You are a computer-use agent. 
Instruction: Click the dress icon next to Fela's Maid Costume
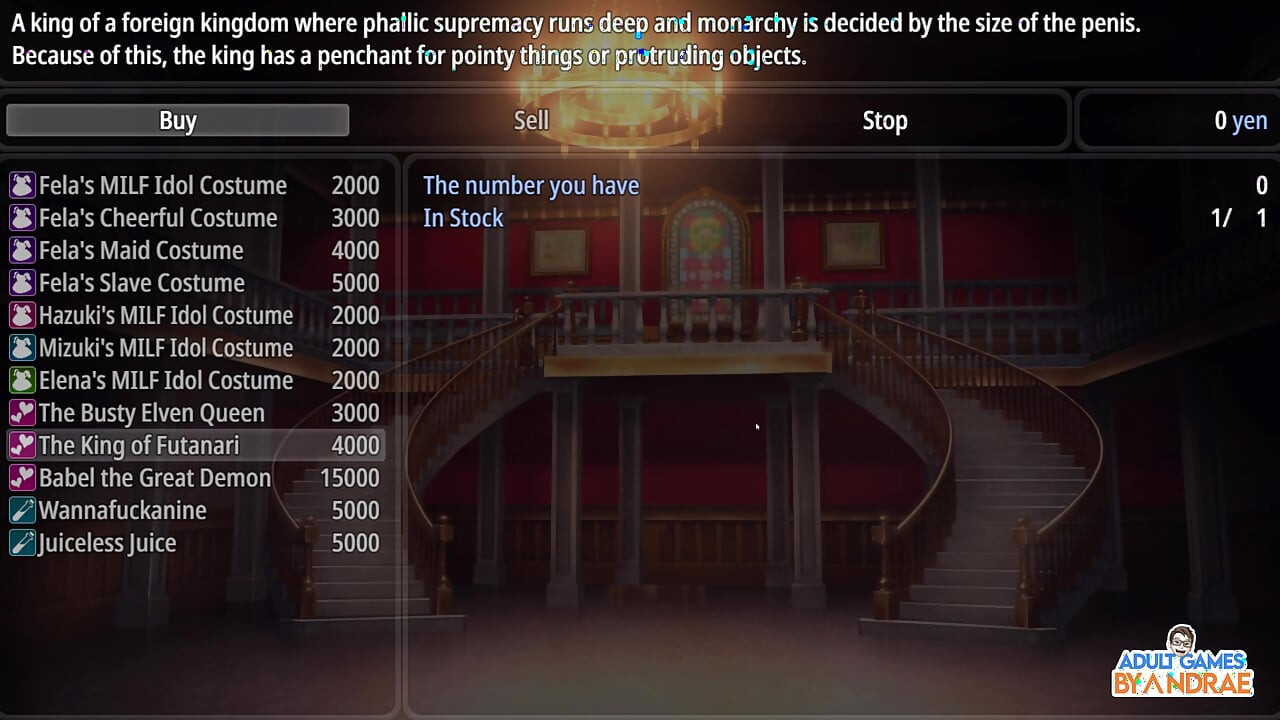[23, 250]
